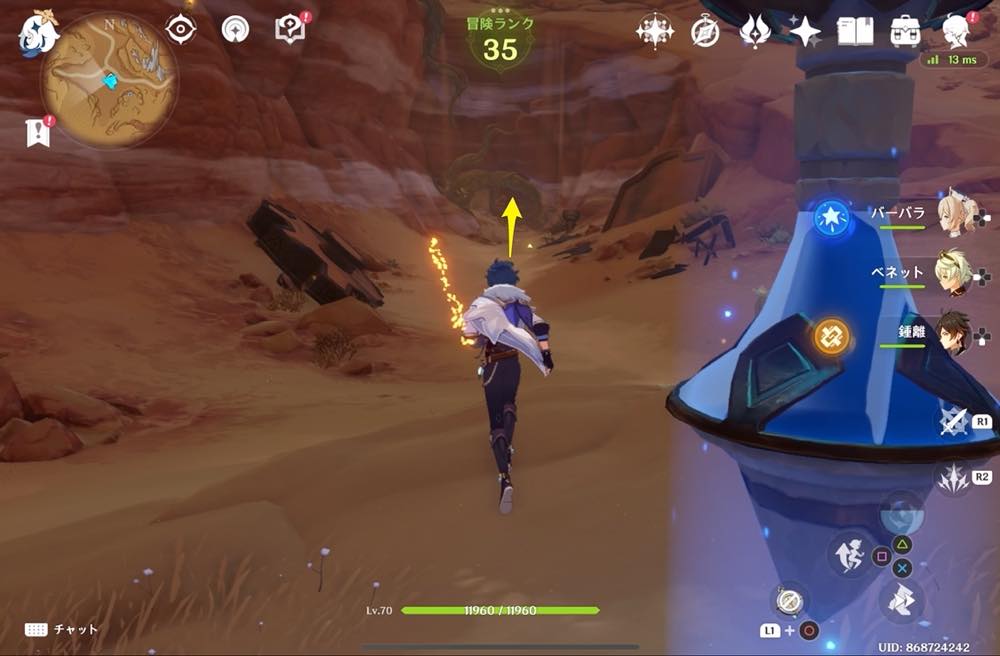Open the Paimon main menu
Viewport: 1000px width, 656px height.
click(37, 33)
